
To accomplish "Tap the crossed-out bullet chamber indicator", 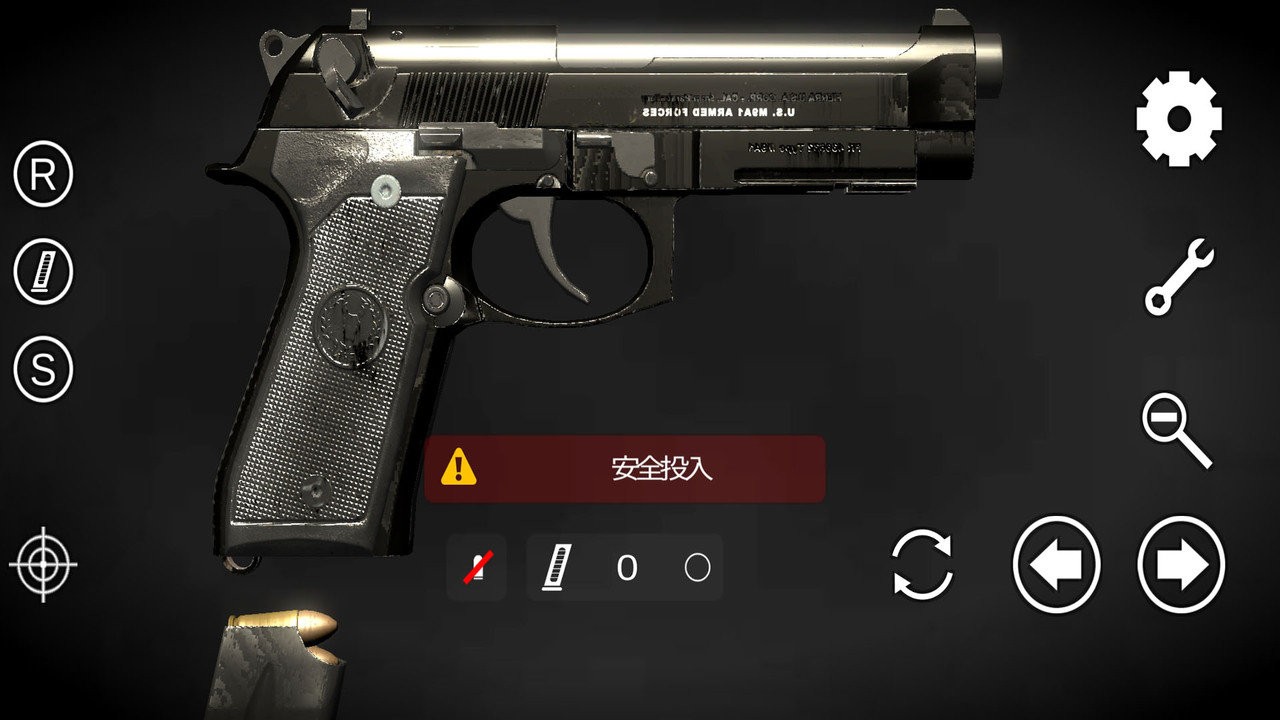I will 476,568.
